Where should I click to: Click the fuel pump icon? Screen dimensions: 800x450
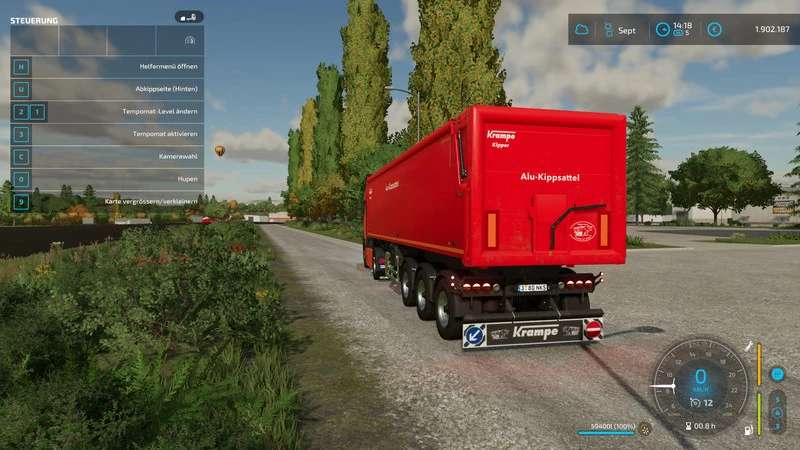click(745, 430)
